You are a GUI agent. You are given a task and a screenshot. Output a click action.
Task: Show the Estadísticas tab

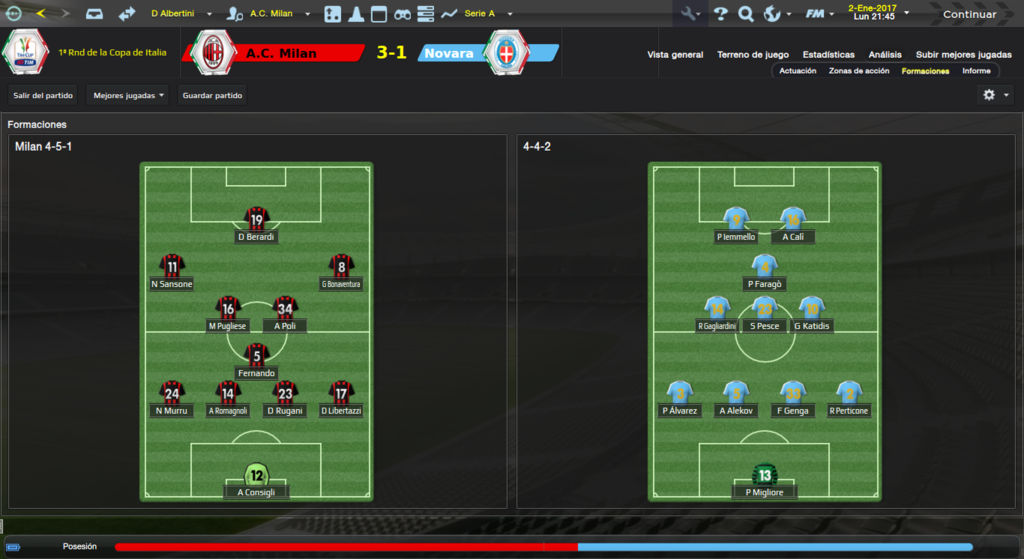coord(827,55)
